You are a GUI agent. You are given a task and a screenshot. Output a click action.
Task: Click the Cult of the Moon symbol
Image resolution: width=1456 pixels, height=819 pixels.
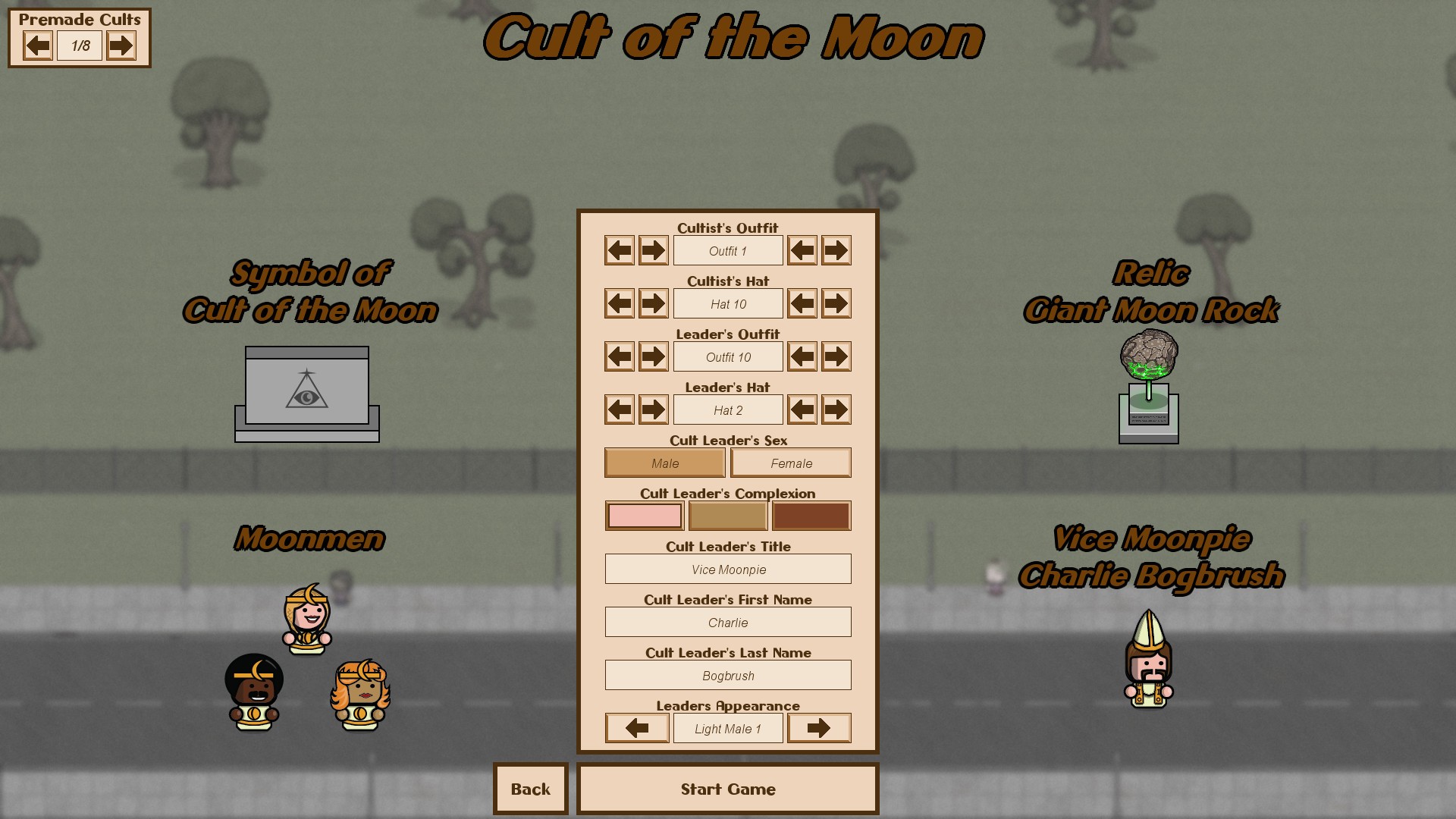(x=306, y=391)
